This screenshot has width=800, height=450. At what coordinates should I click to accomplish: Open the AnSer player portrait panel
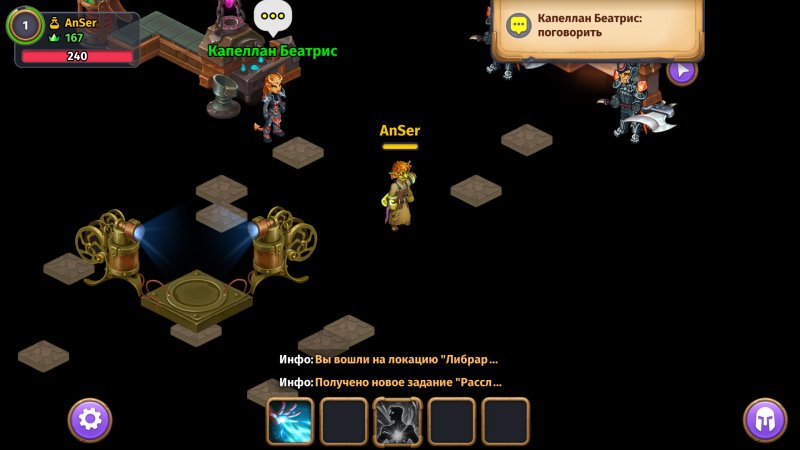point(26,26)
